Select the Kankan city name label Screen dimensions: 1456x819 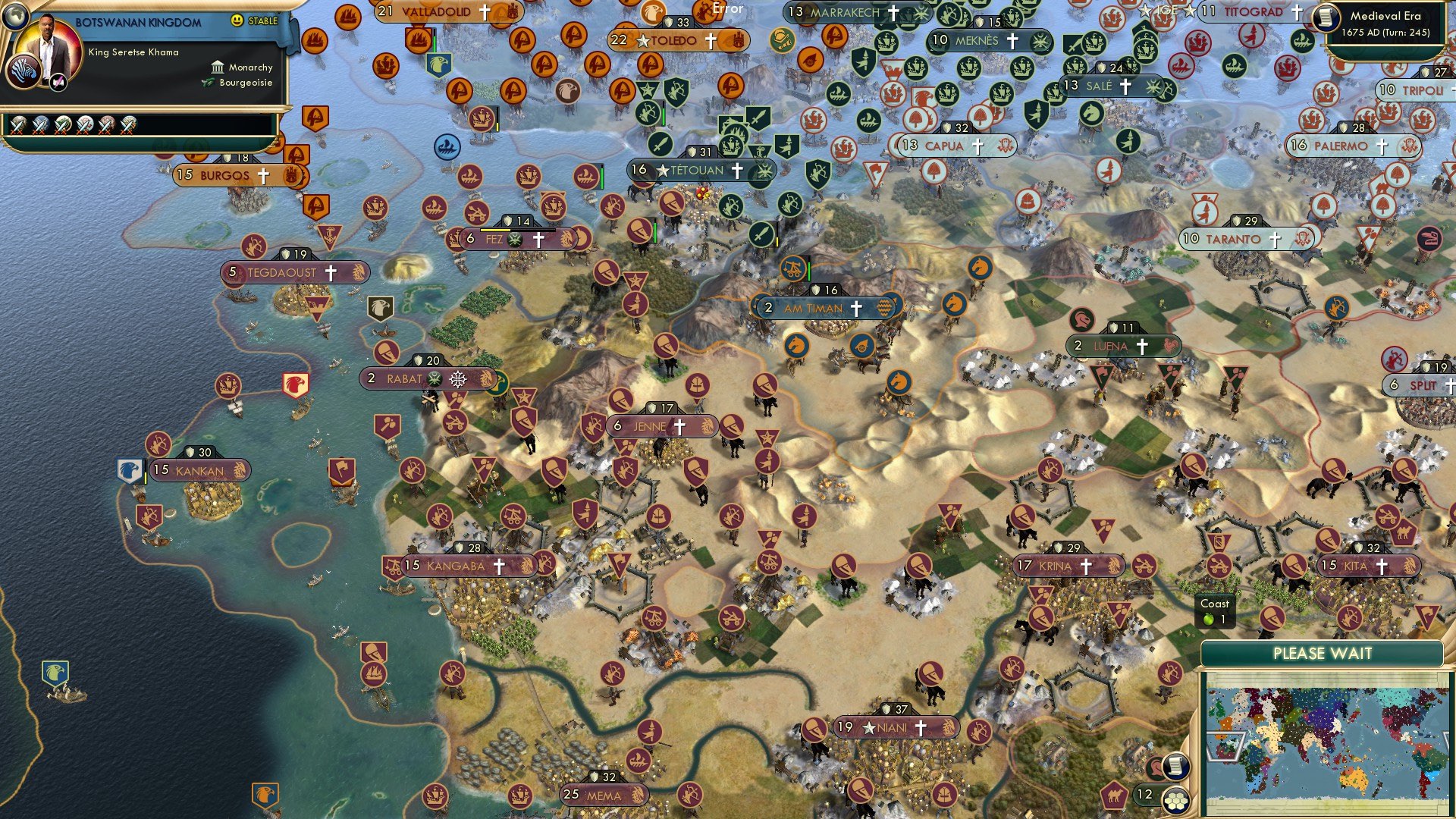pyautogui.click(x=202, y=470)
